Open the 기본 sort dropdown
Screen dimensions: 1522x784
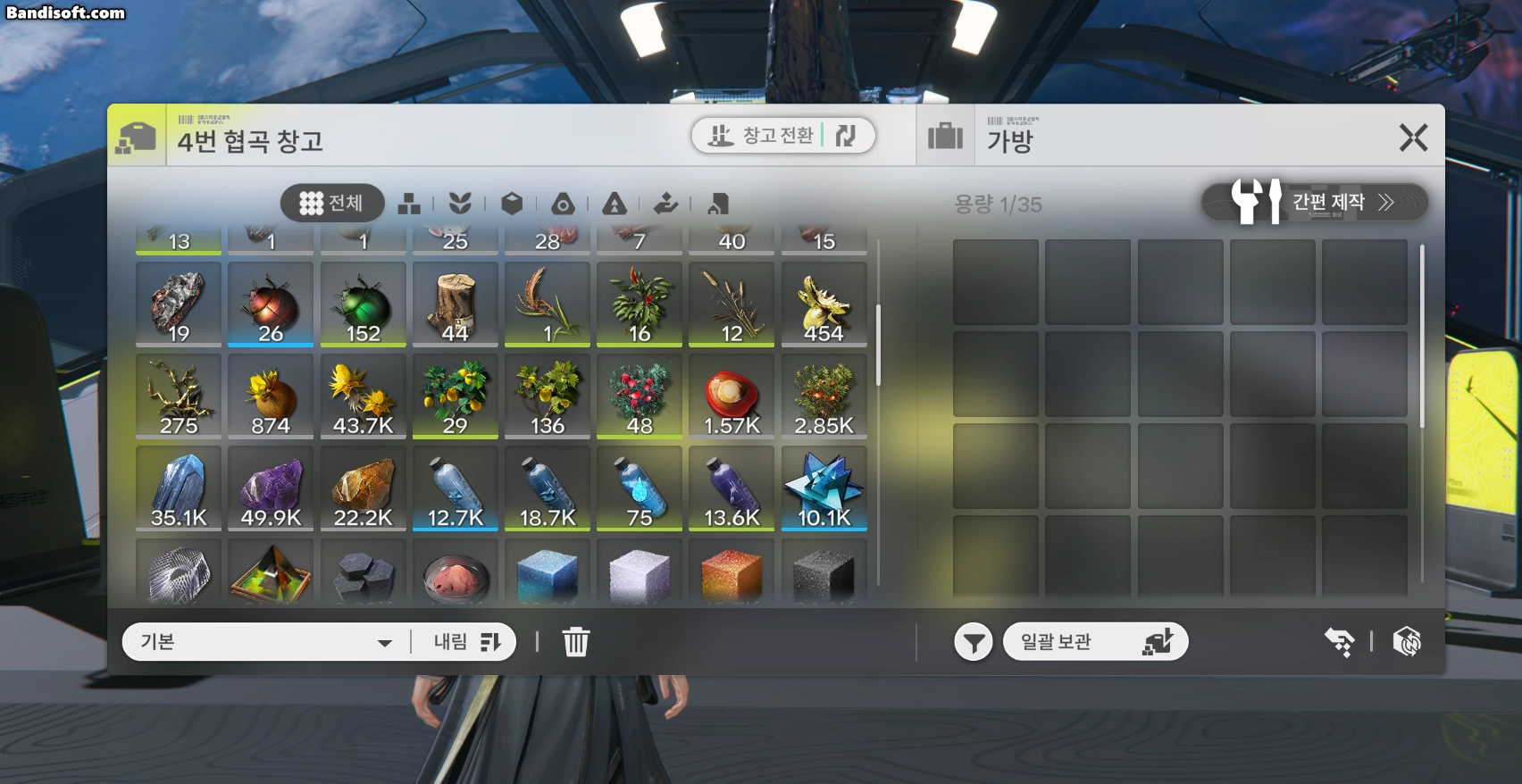[266, 642]
